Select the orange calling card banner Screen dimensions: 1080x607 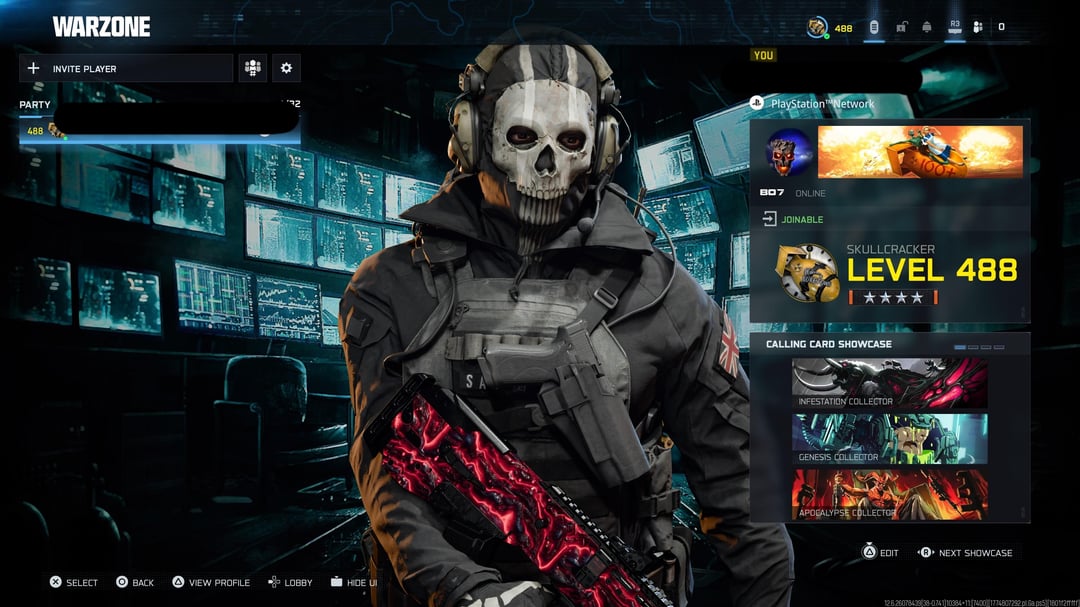coord(920,152)
